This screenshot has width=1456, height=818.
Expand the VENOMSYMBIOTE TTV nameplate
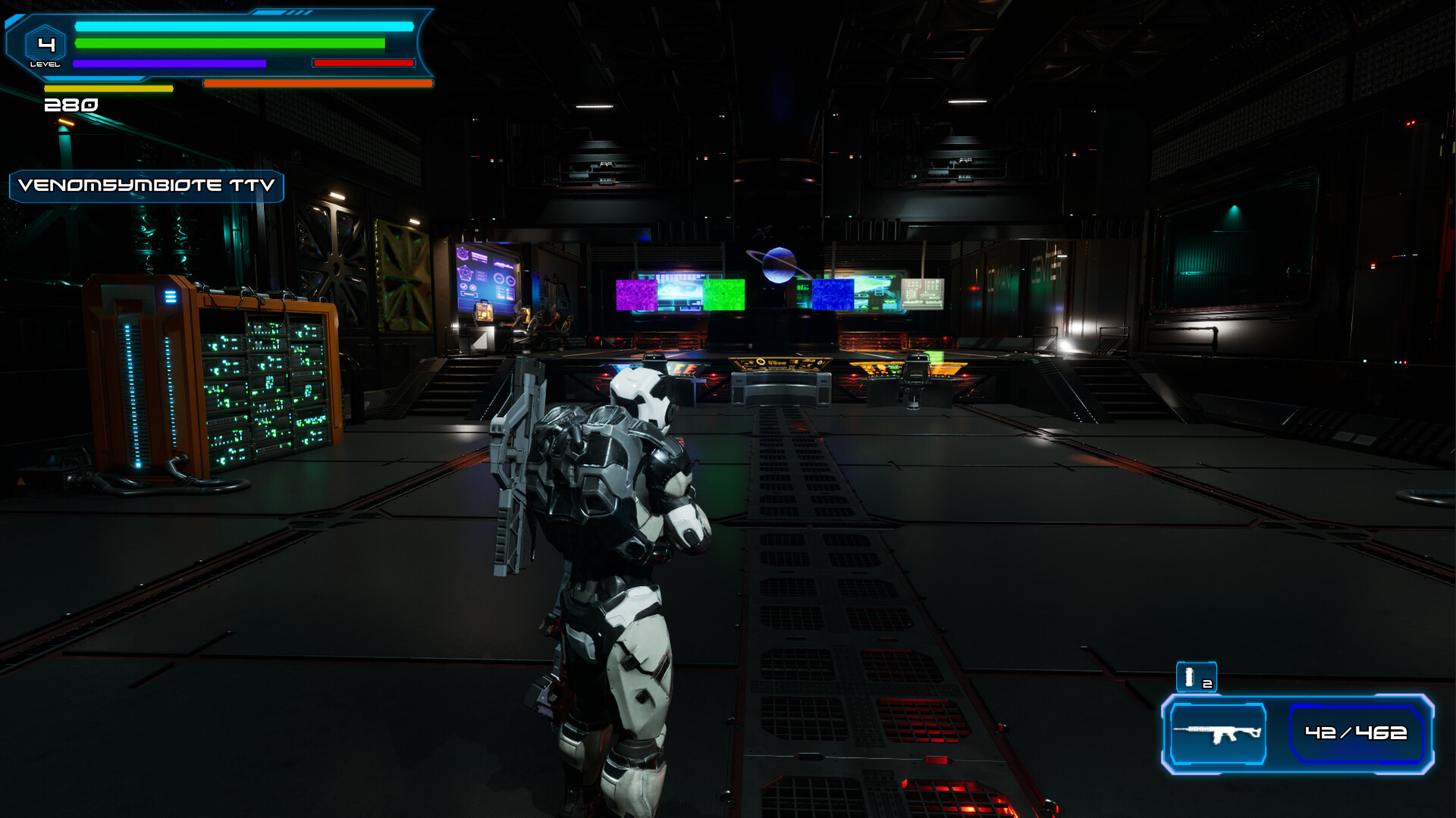pos(146,186)
